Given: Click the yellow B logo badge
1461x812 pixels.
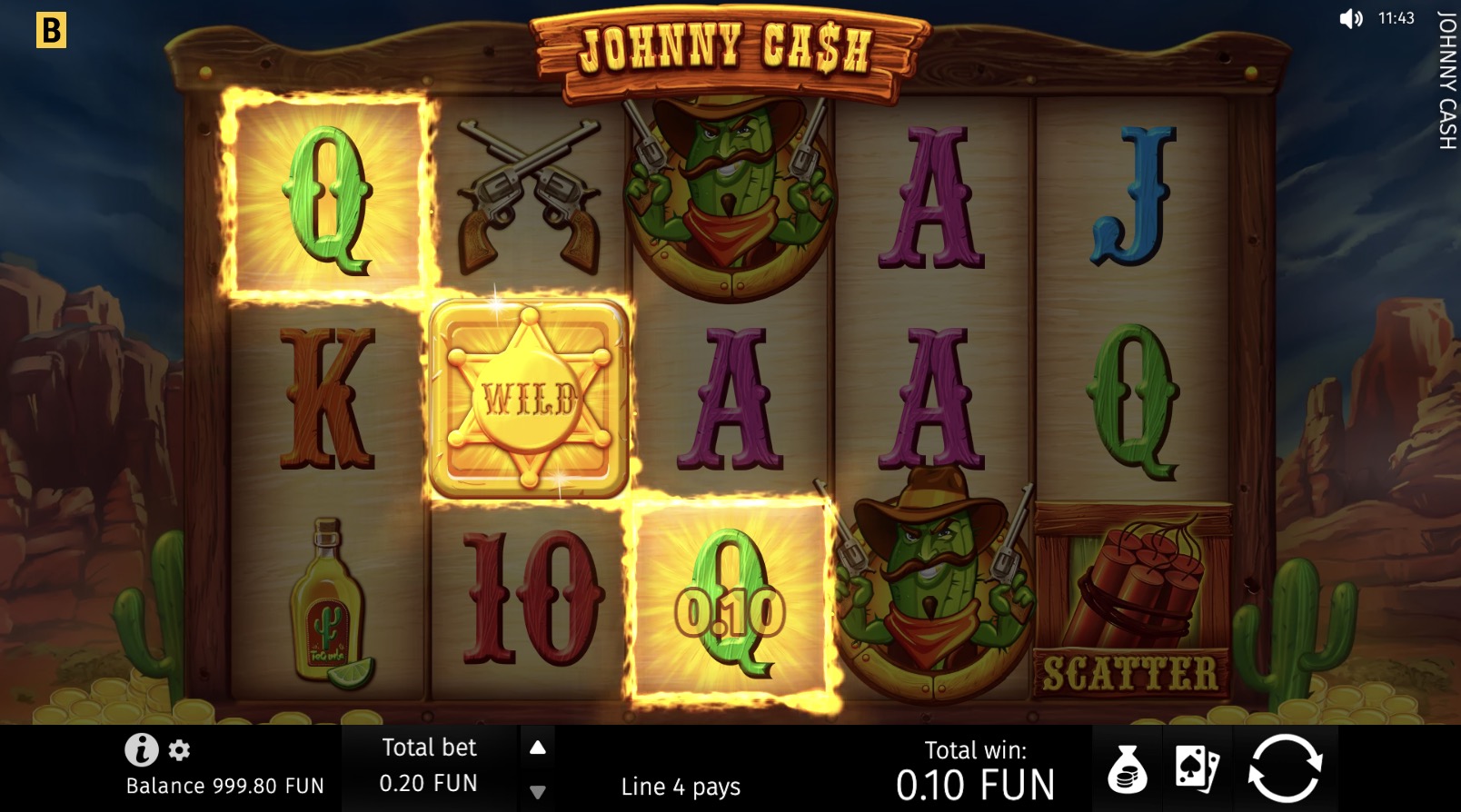Looking at the screenshot, I should click(x=52, y=32).
